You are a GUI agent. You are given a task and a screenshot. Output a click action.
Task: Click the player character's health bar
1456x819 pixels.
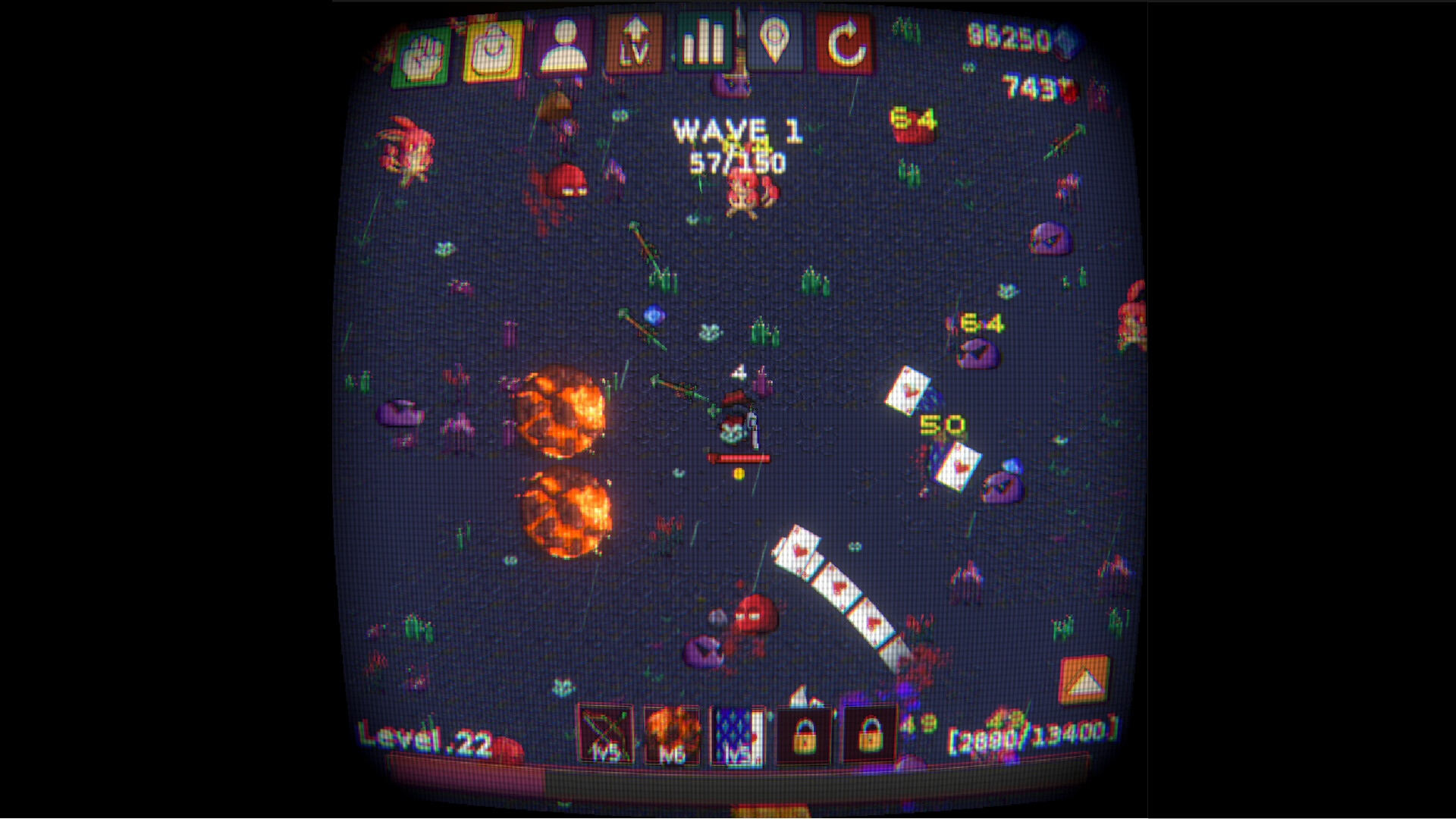[739, 457]
